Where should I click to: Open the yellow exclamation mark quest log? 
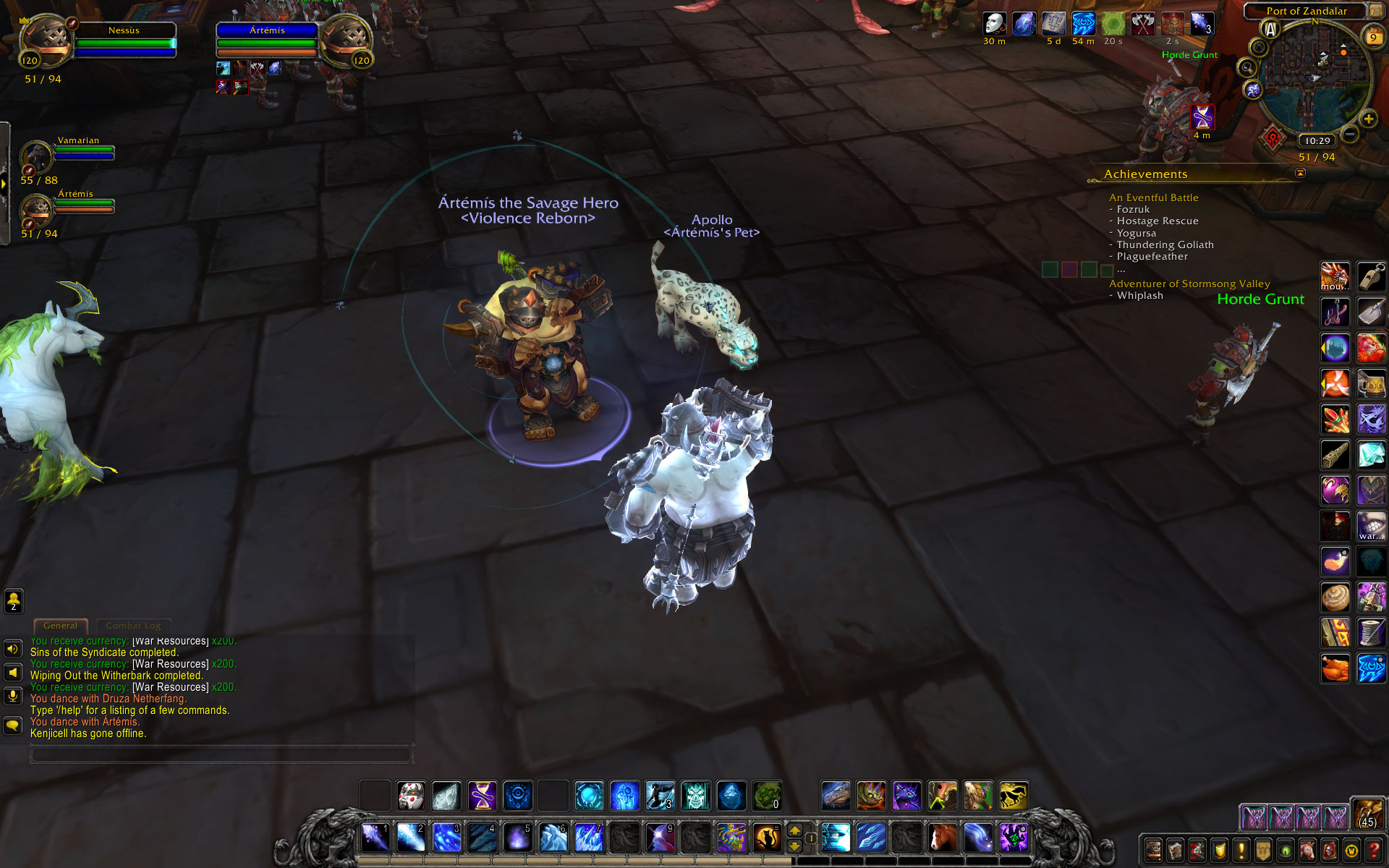[1241, 850]
